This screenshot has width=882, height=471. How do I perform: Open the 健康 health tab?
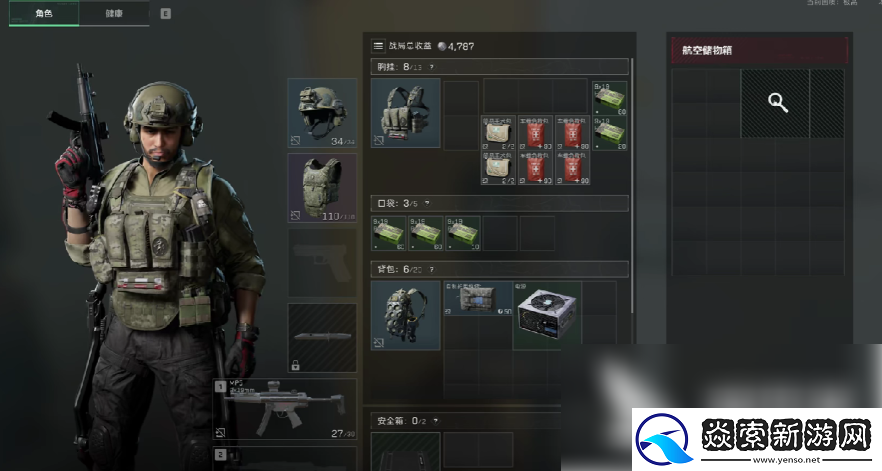tap(114, 14)
